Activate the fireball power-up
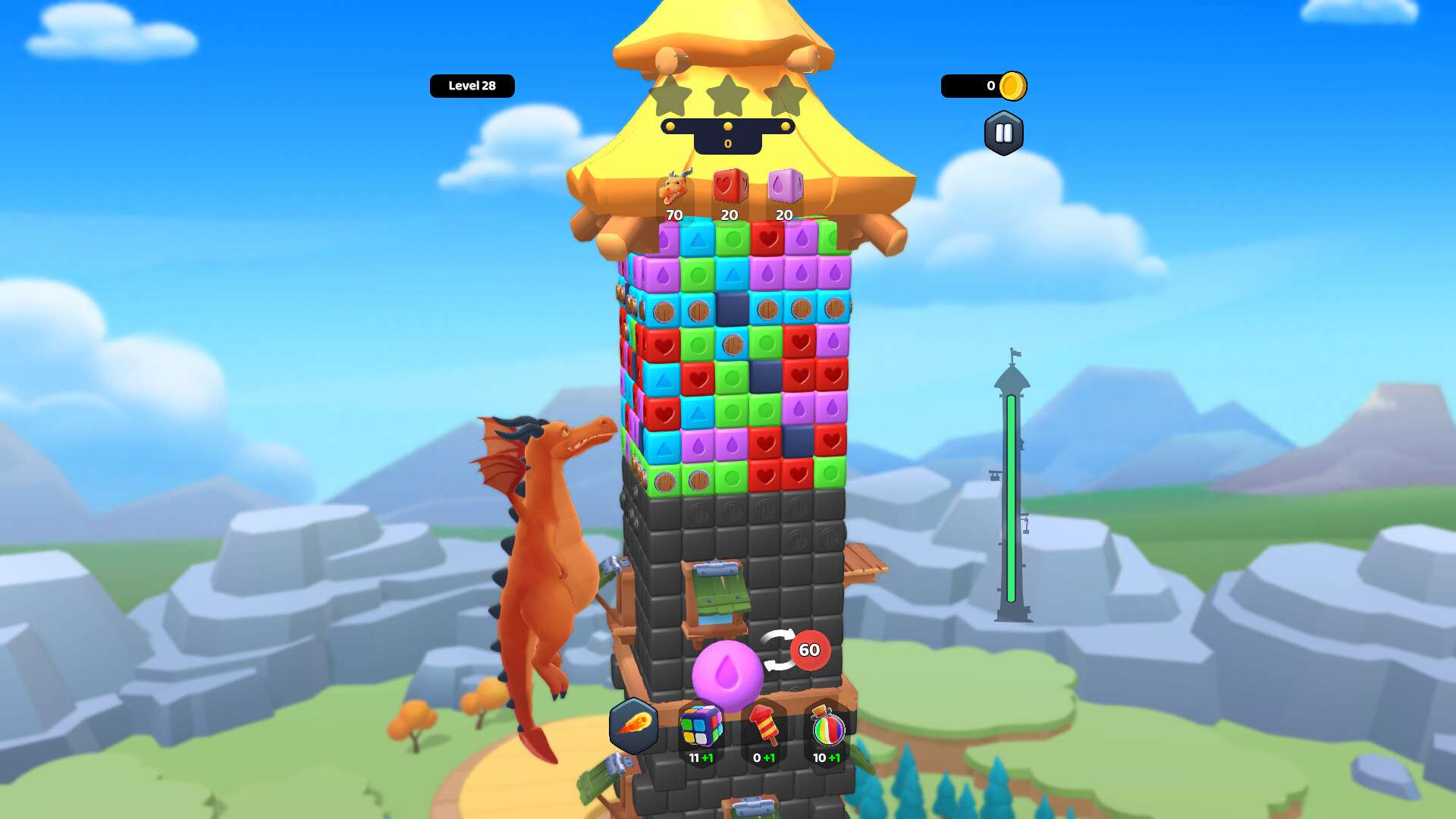 click(x=633, y=725)
